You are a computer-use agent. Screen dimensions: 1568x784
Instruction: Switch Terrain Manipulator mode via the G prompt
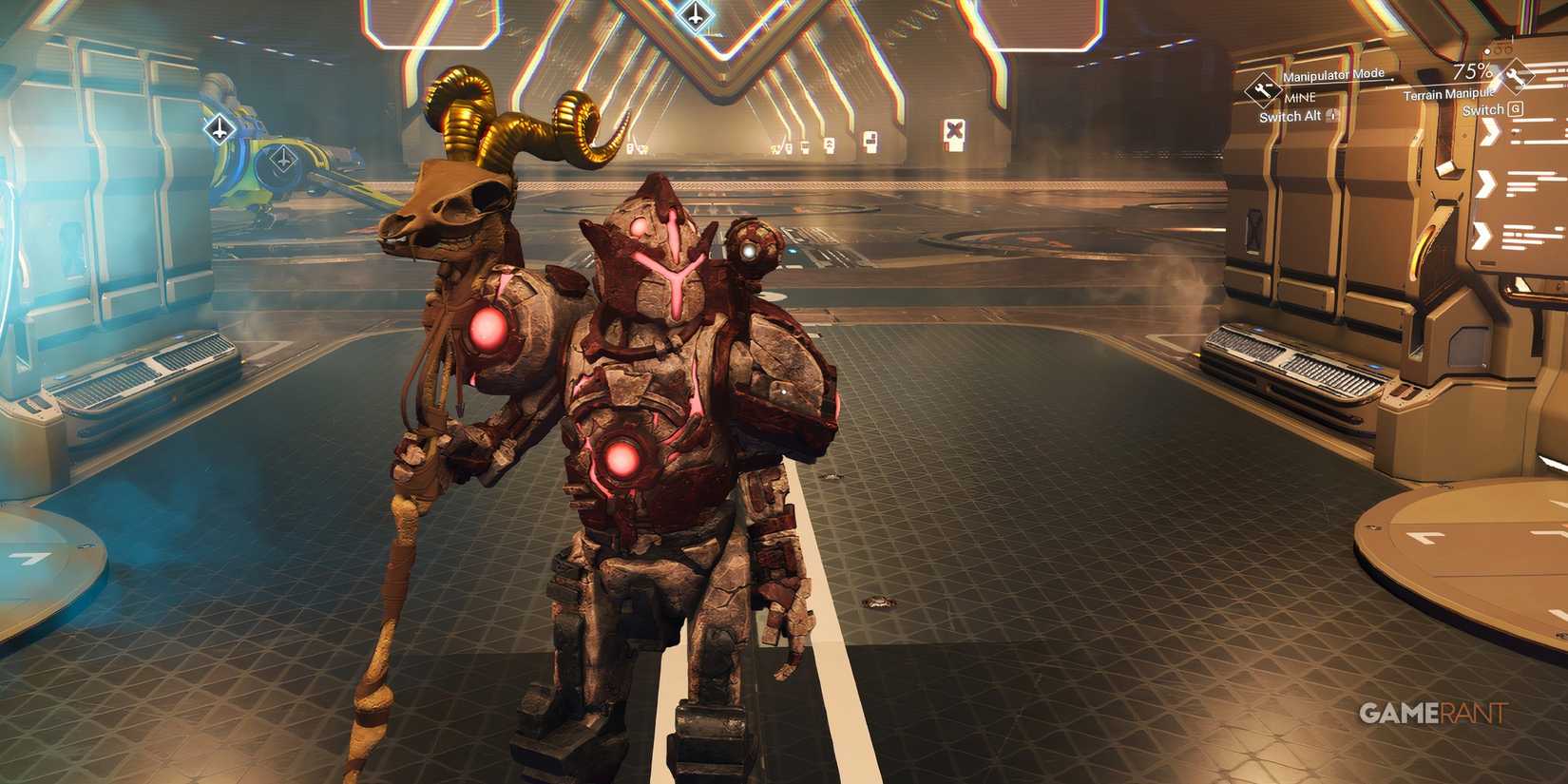(x=1517, y=109)
